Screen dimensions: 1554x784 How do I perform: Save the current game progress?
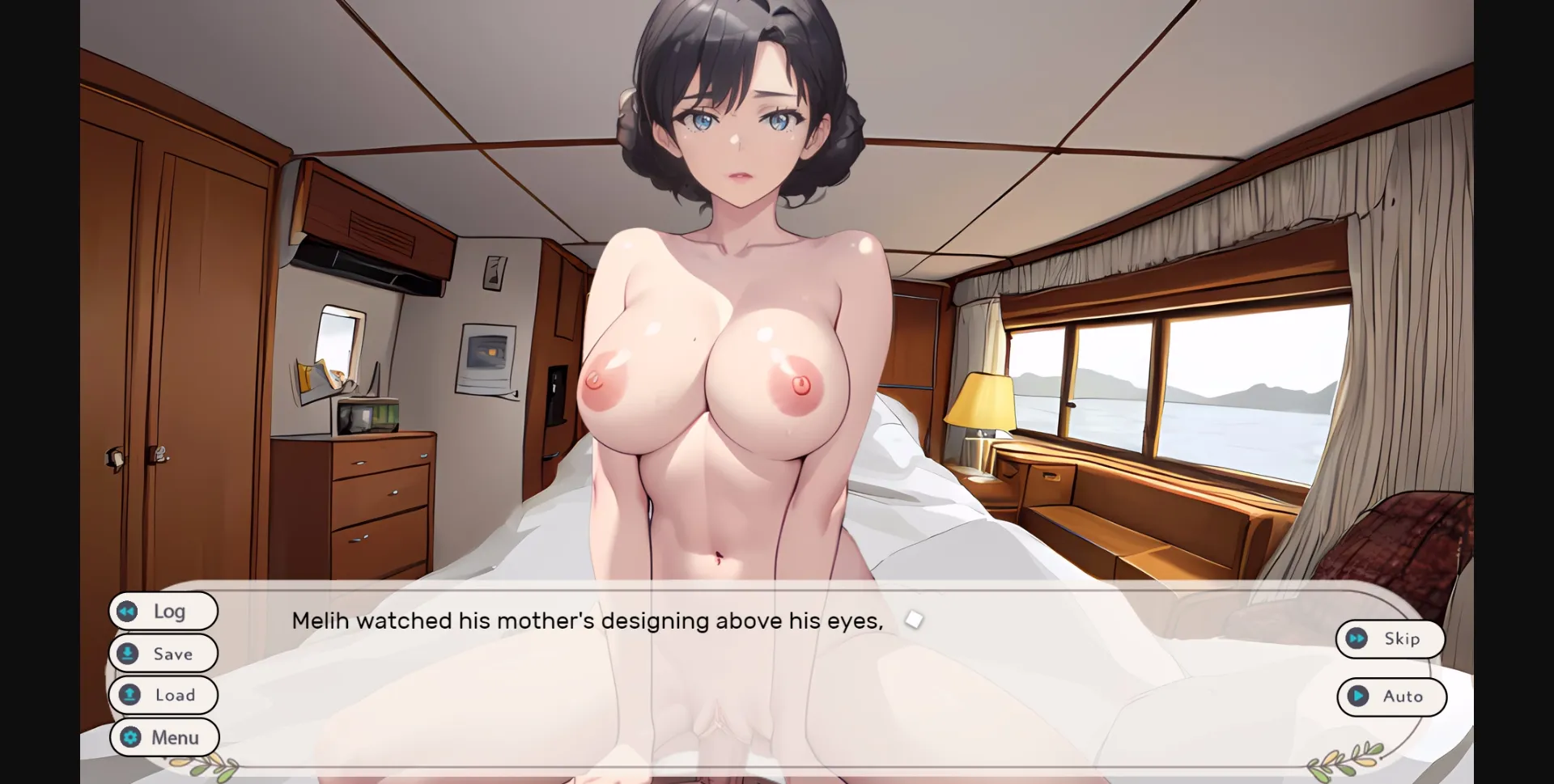click(x=163, y=653)
